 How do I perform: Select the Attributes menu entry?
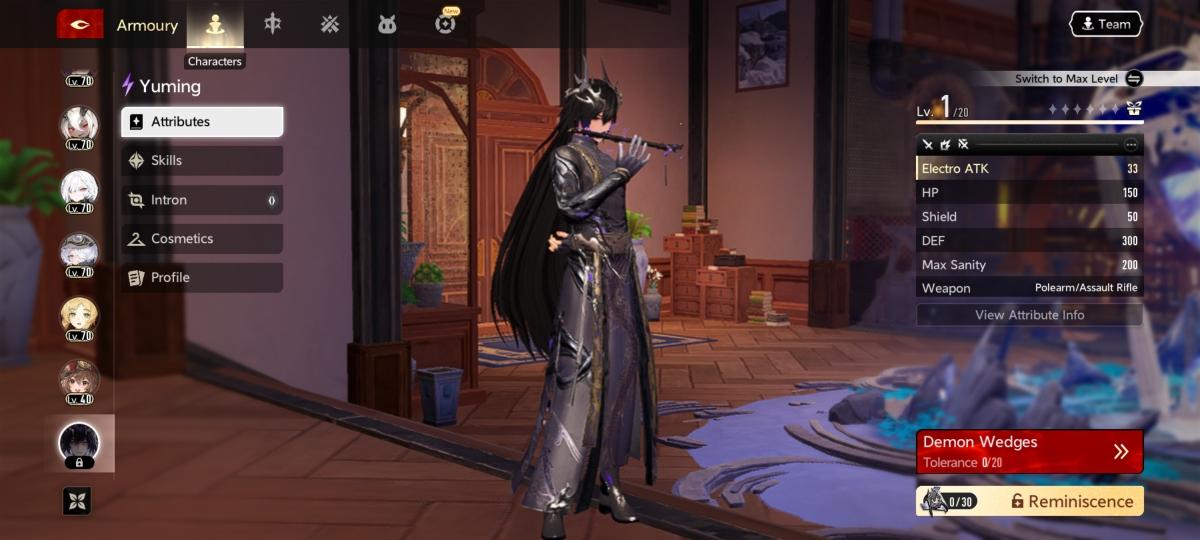point(202,122)
